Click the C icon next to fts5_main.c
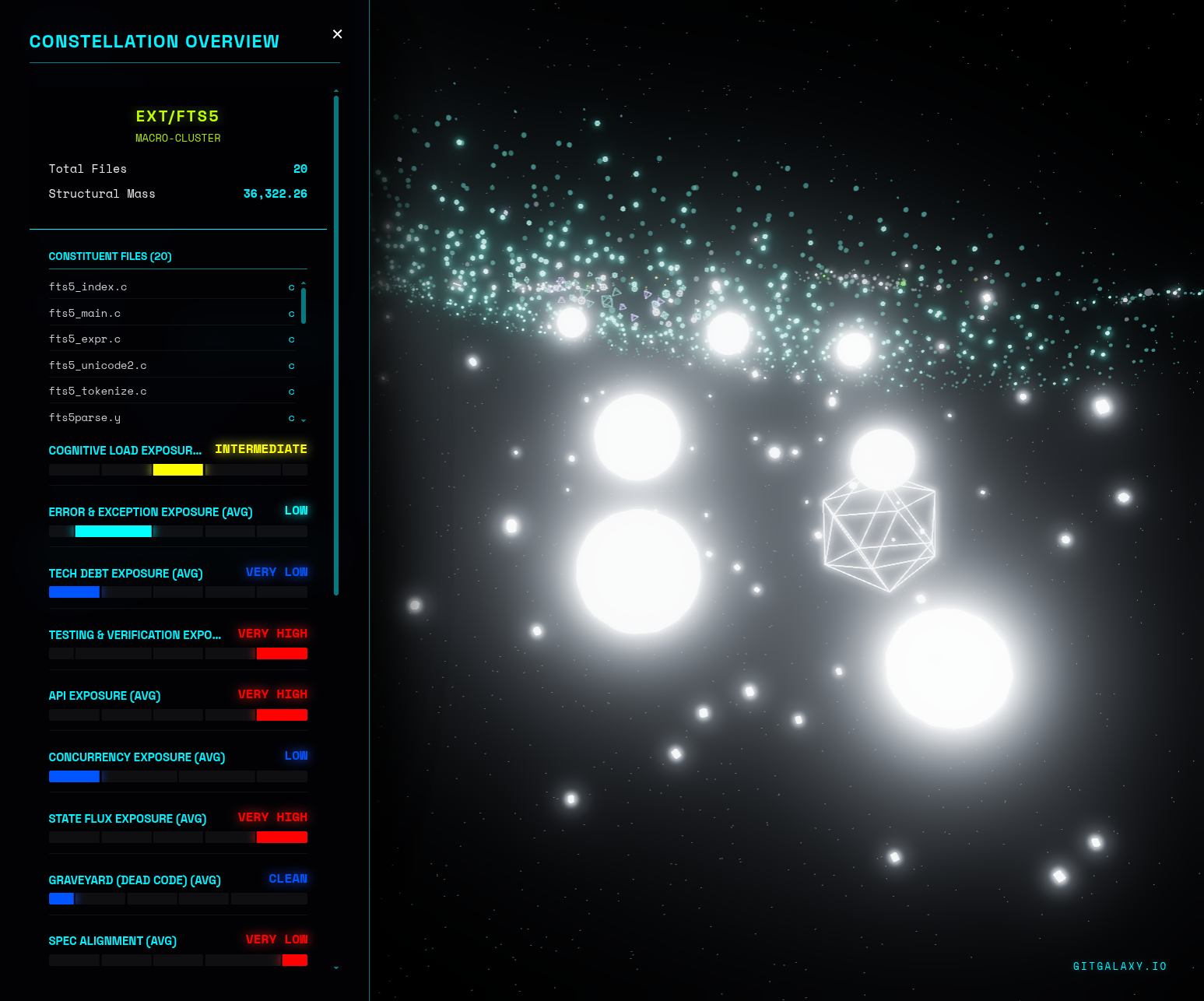The image size is (1204, 1001). coord(291,313)
